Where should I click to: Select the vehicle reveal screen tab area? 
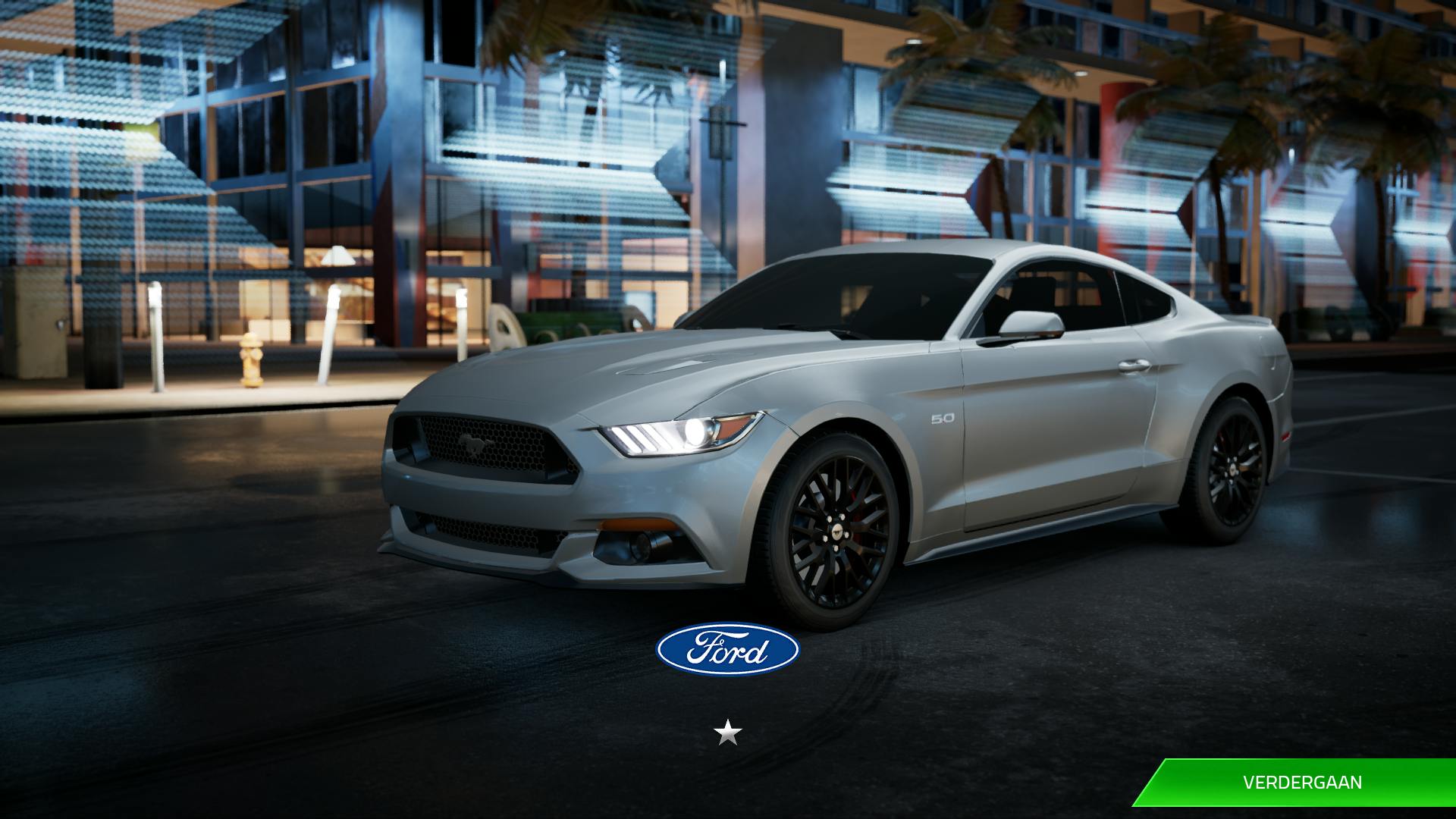coord(728,409)
